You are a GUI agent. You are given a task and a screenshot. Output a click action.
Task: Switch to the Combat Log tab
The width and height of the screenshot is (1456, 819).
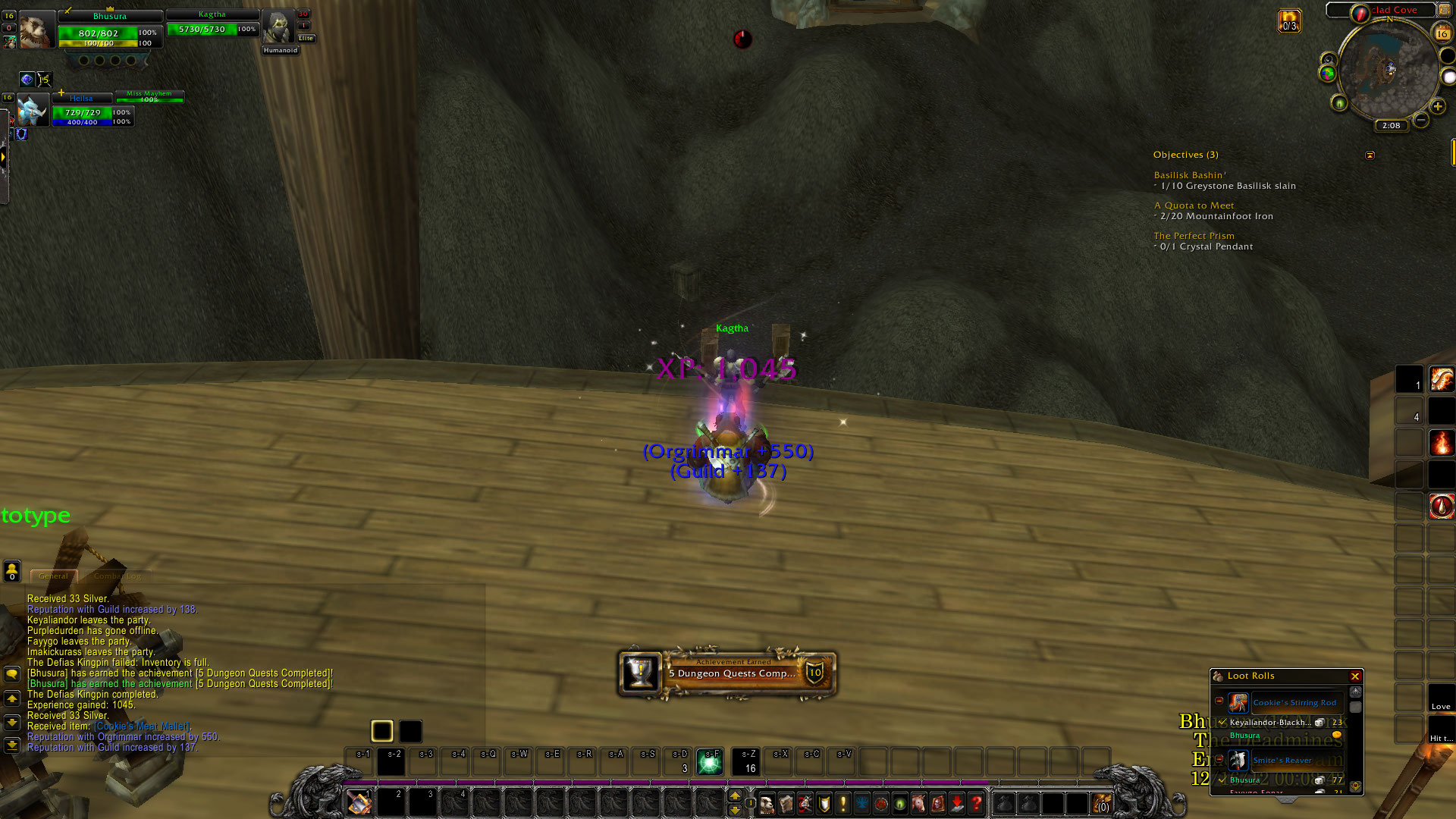[x=118, y=576]
